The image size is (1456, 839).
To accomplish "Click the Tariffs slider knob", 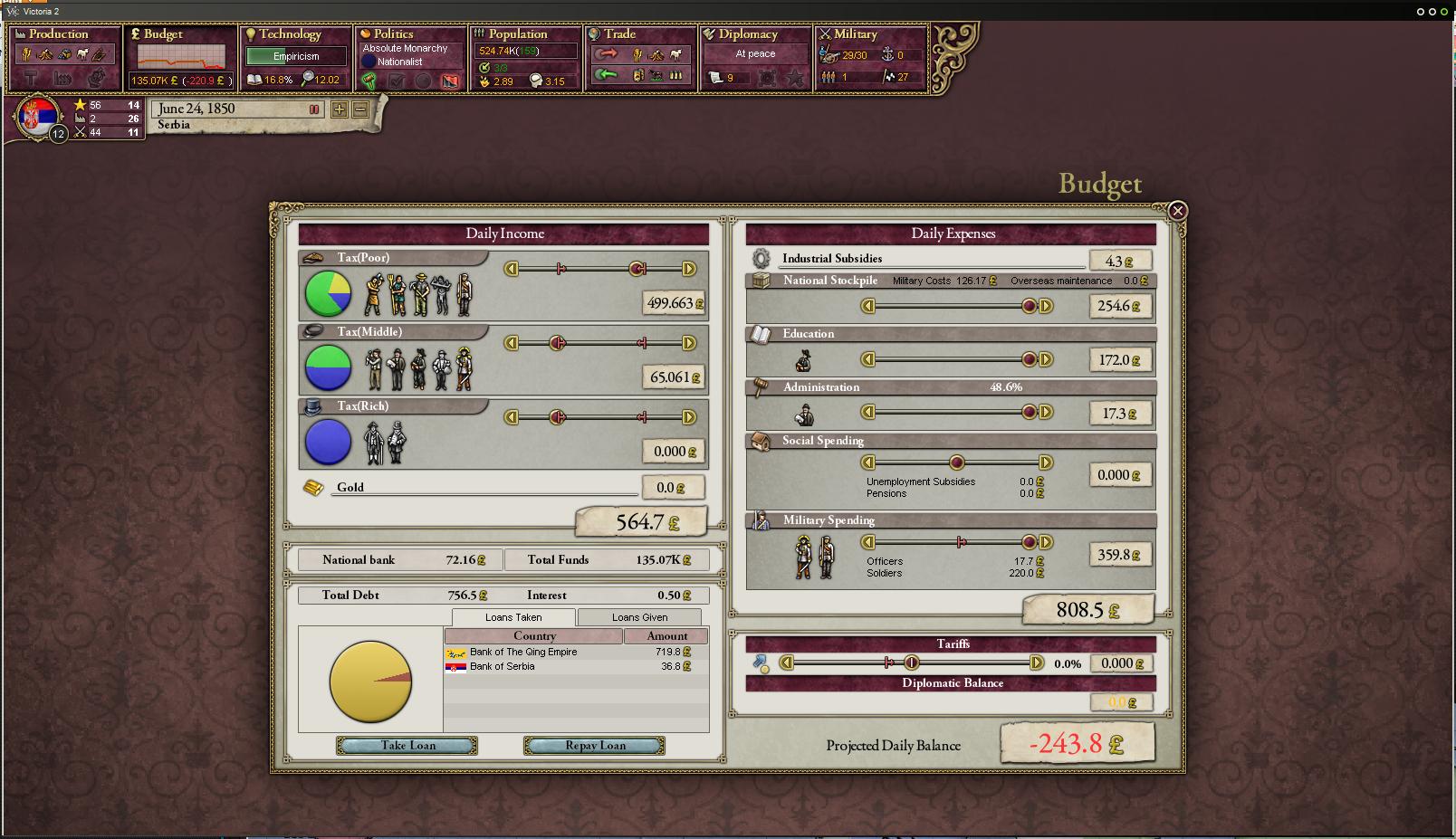I will click(x=912, y=663).
